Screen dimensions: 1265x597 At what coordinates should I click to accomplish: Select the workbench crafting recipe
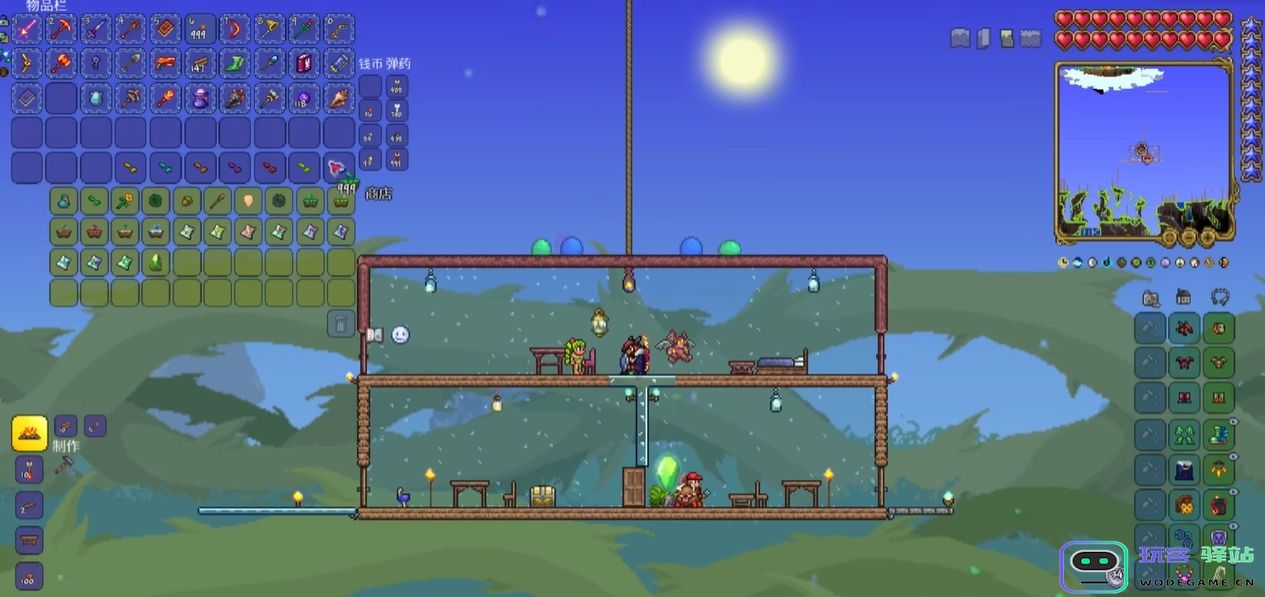click(29, 541)
